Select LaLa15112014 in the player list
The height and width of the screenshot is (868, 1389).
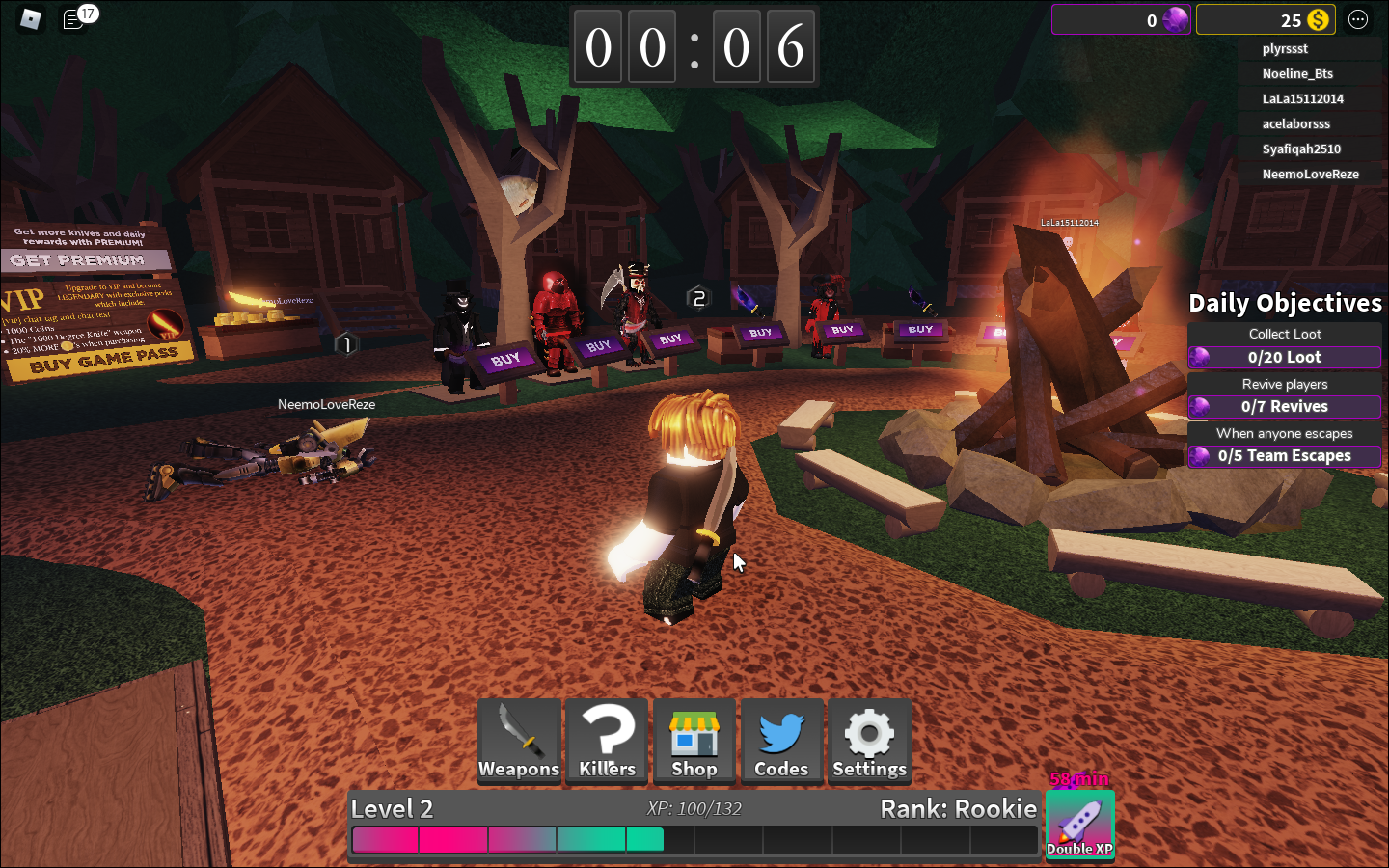(1302, 99)
